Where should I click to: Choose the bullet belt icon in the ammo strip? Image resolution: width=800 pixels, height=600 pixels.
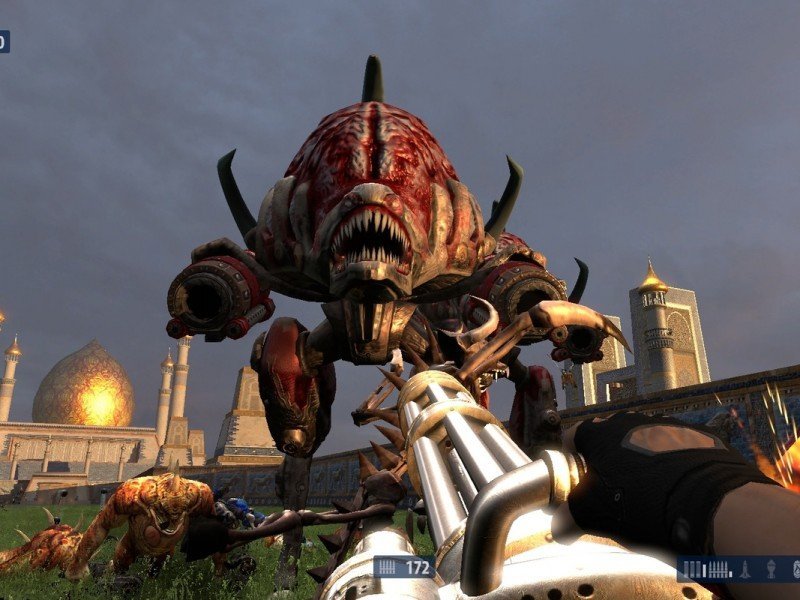tap(718, 569)
